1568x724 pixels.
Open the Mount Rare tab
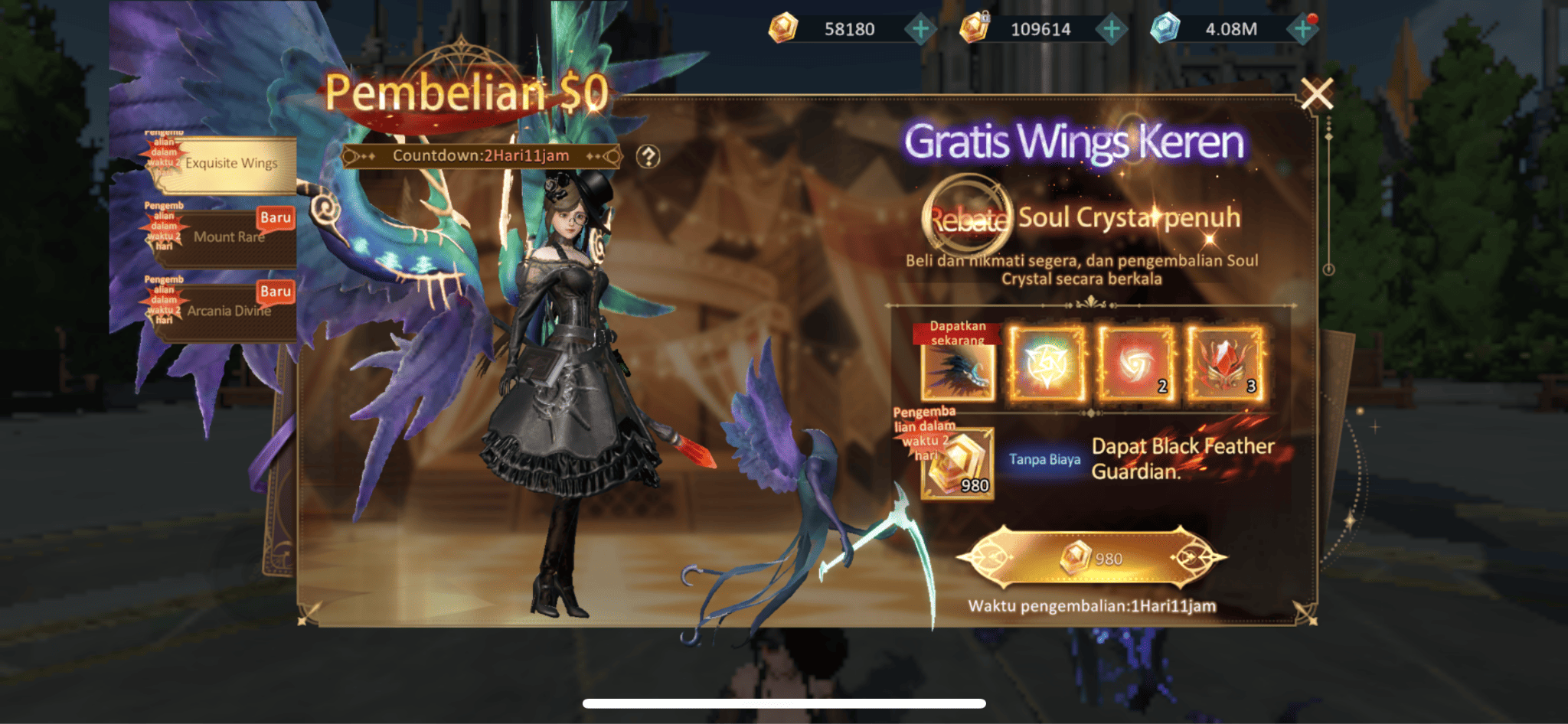coord(228,237)
